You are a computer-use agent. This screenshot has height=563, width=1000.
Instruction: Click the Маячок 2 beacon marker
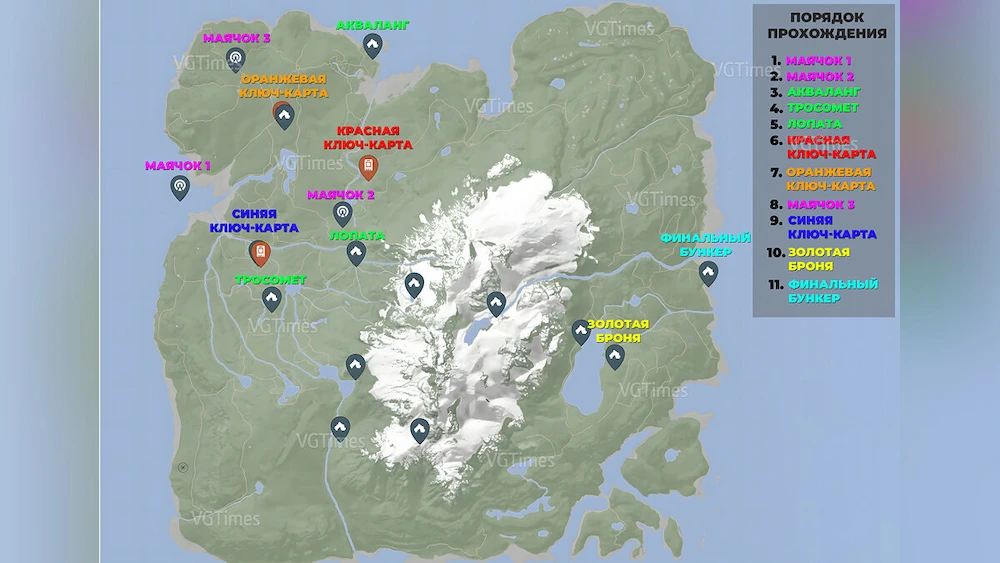342,213
